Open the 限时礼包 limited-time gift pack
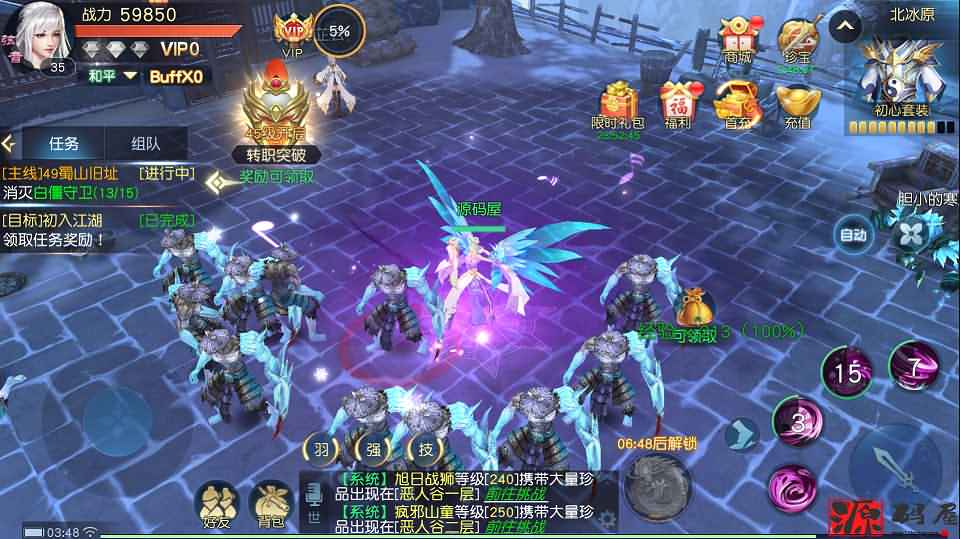This screenshot has height=539, width=960. point(618,105)
